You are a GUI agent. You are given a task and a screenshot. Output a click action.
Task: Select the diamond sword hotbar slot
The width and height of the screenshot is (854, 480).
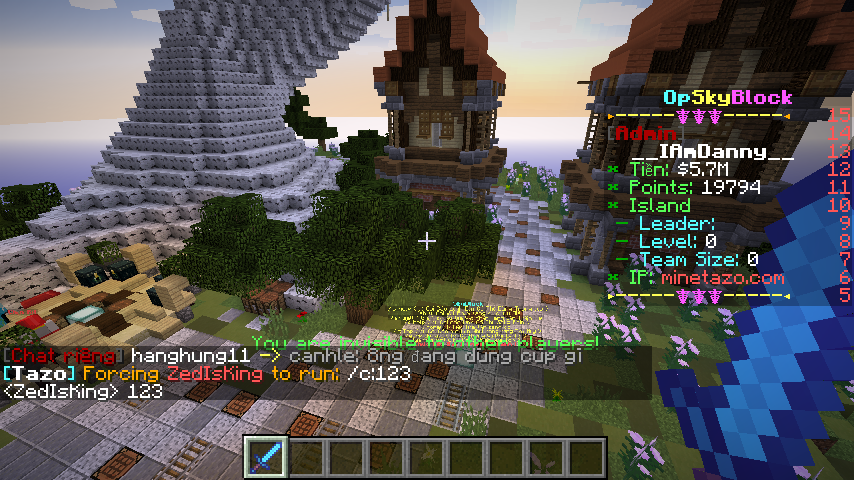click(x=267, y=458)
